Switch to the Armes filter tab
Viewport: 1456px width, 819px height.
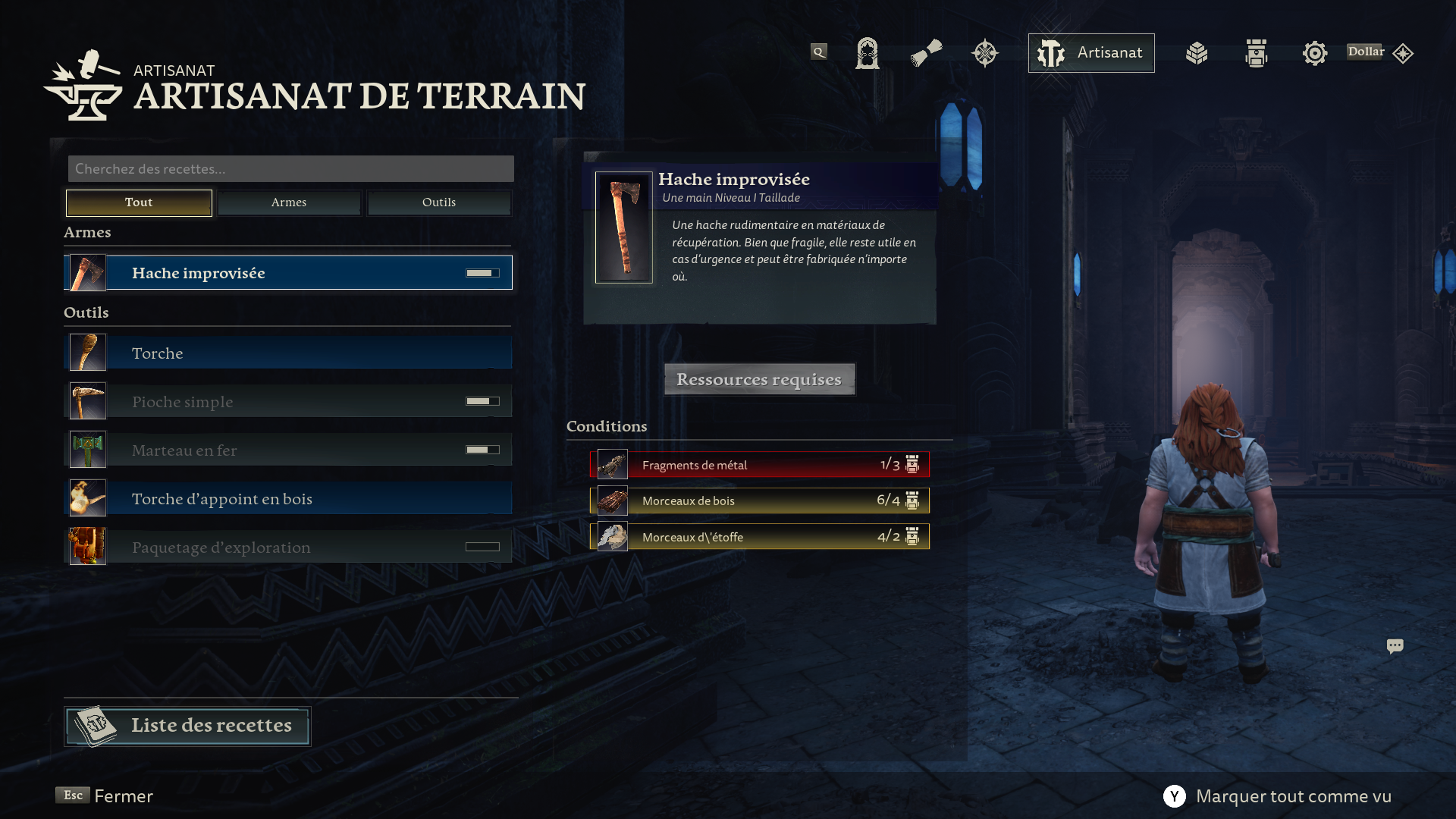pyautogui.click(x=289, y=202)
